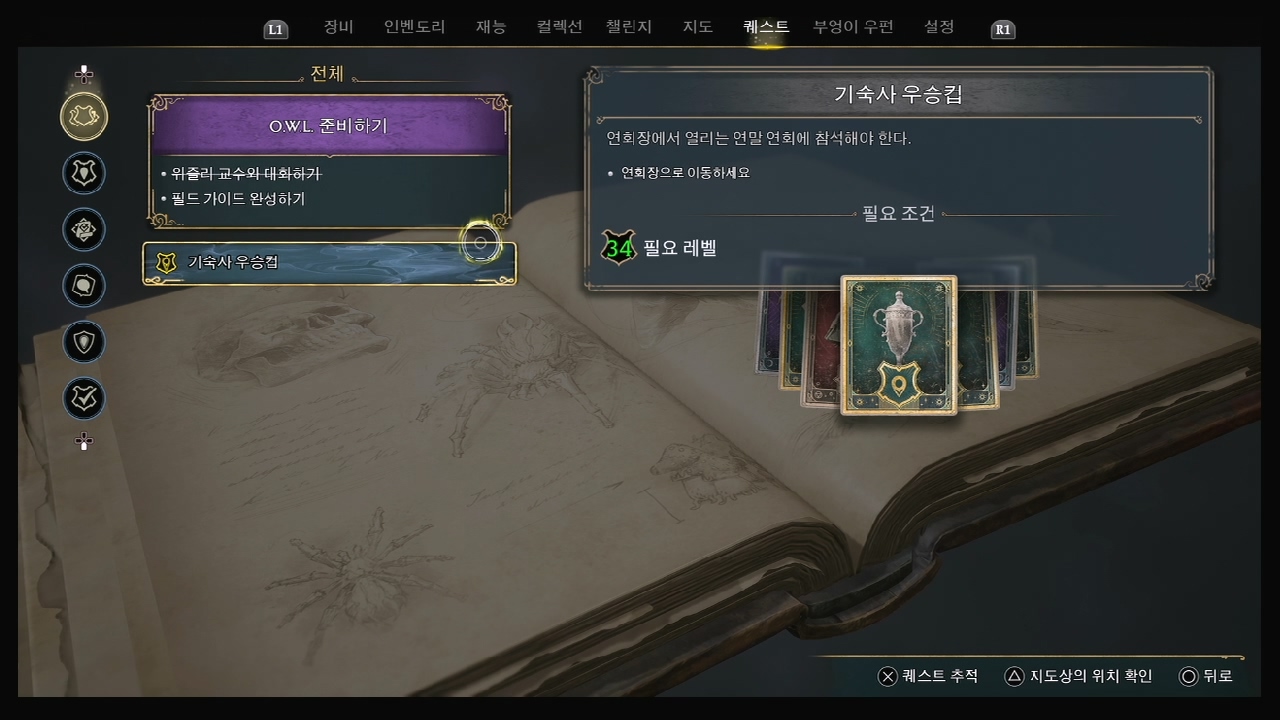
Task: Open the checkmark shield quest category filter
Action: [84, 399]
